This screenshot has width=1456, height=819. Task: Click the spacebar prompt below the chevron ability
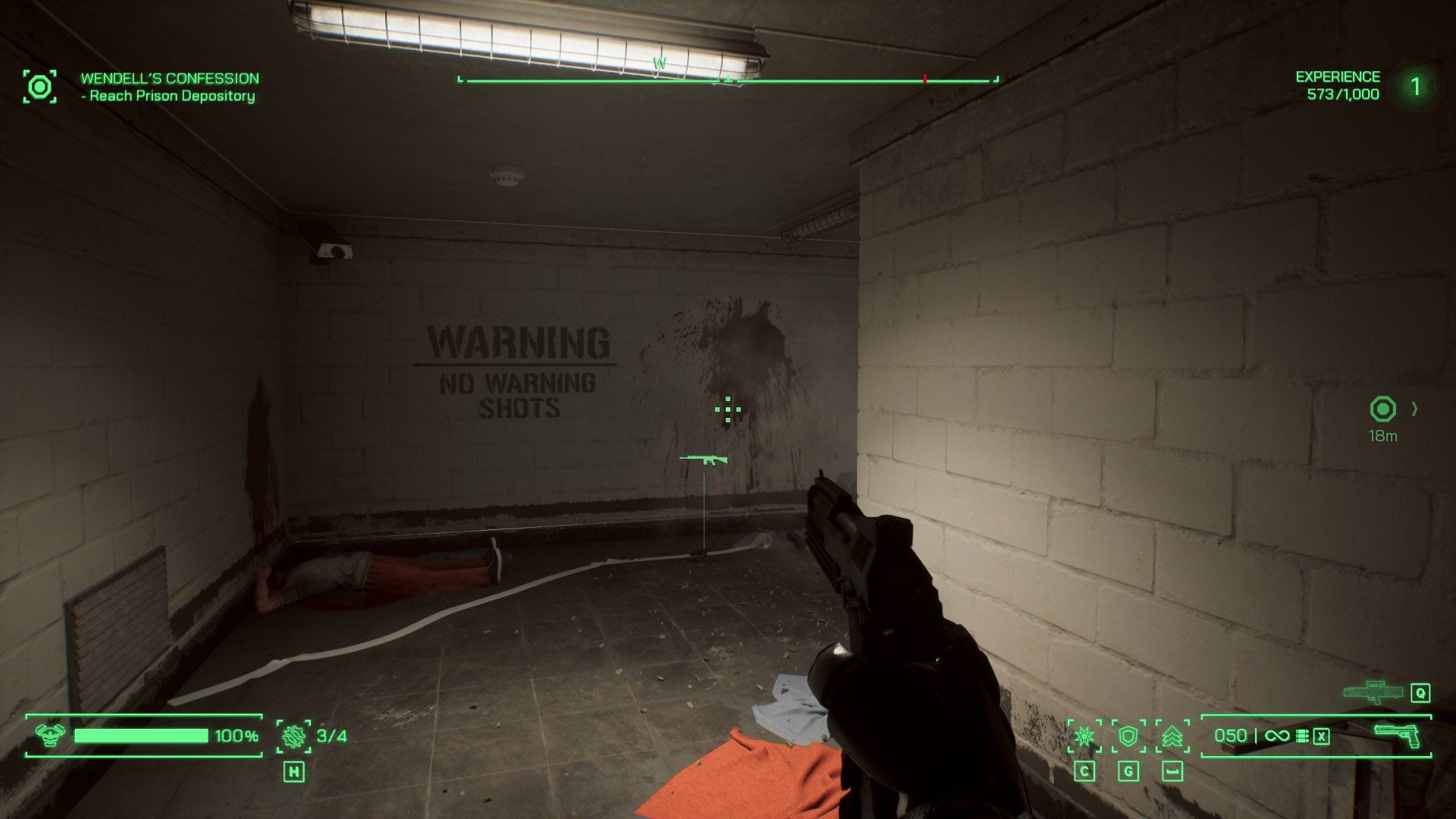pos(1172,770)
